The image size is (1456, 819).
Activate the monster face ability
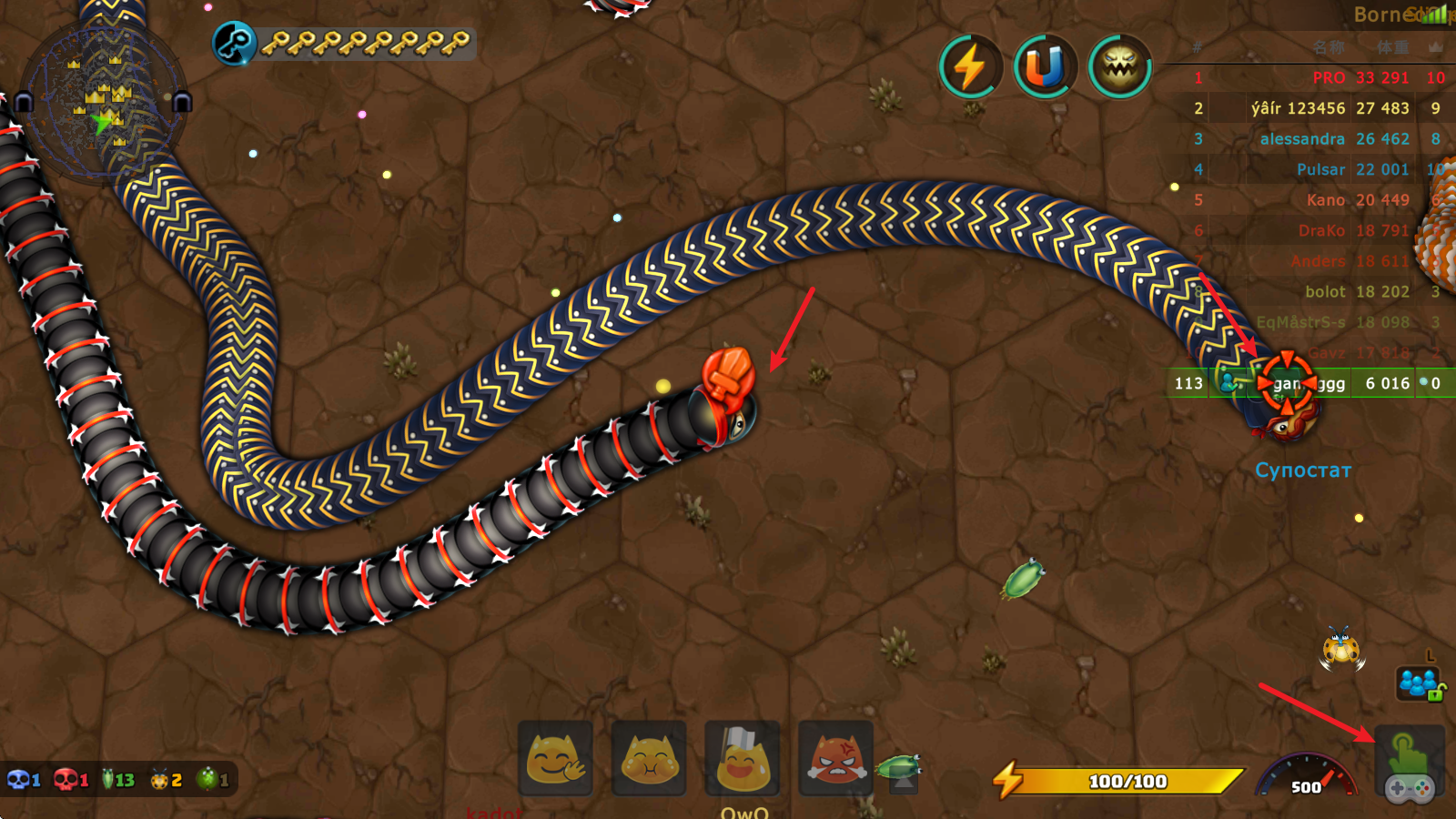(x=1120, y=67)
